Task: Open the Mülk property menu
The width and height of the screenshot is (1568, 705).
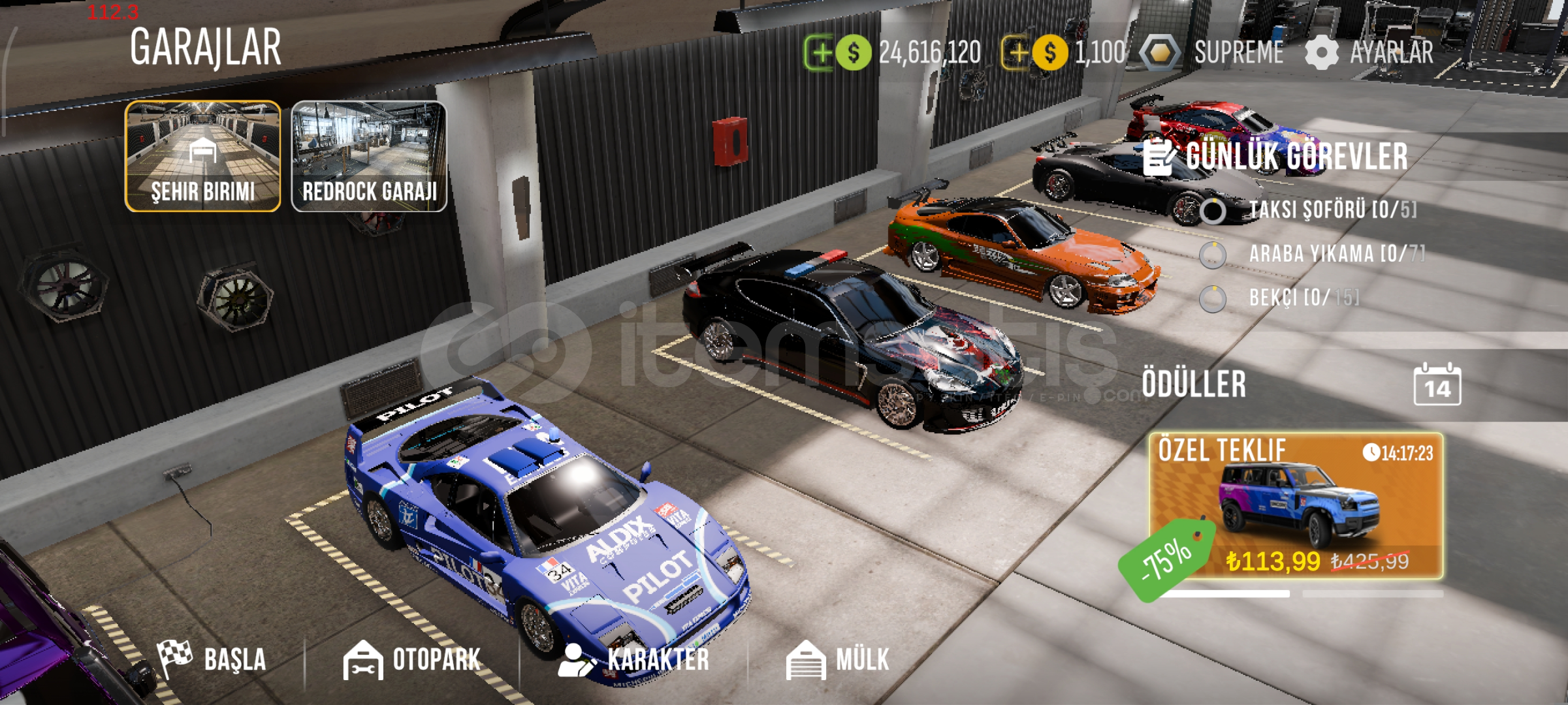Action: pos(838,659)
